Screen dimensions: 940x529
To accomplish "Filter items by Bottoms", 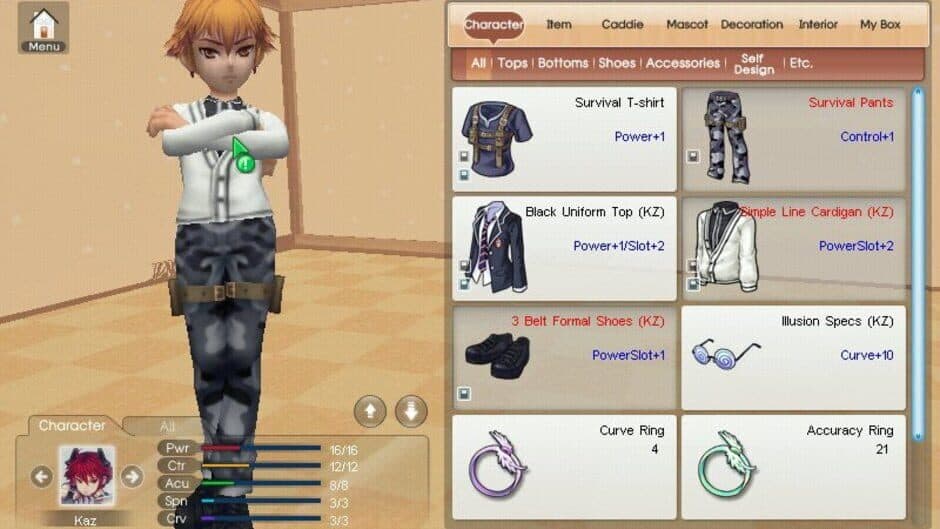I will (x=563, y=63).
